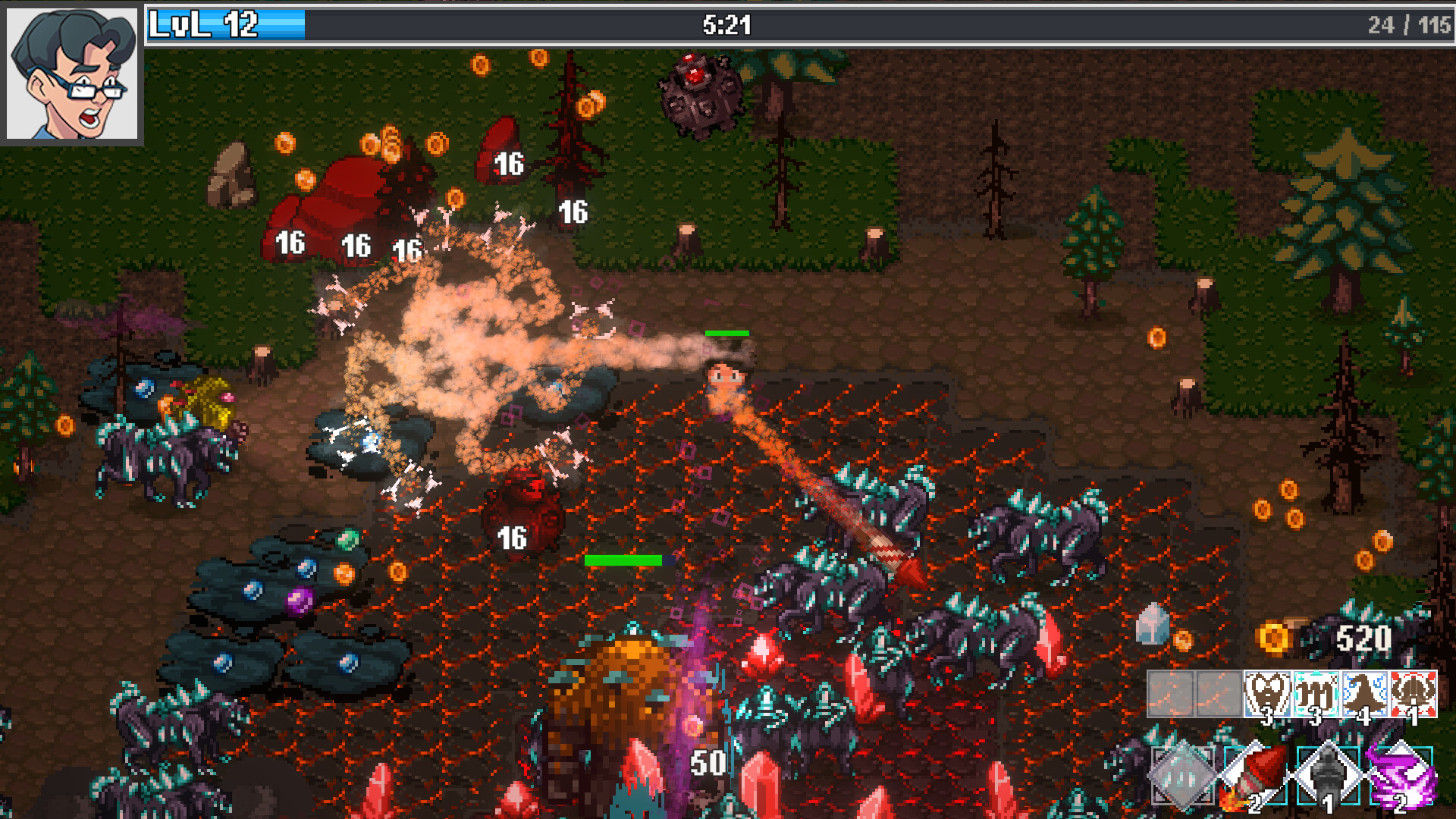
Task: Click the second empty passive item slot
Action: click(x=1219, y=695)
